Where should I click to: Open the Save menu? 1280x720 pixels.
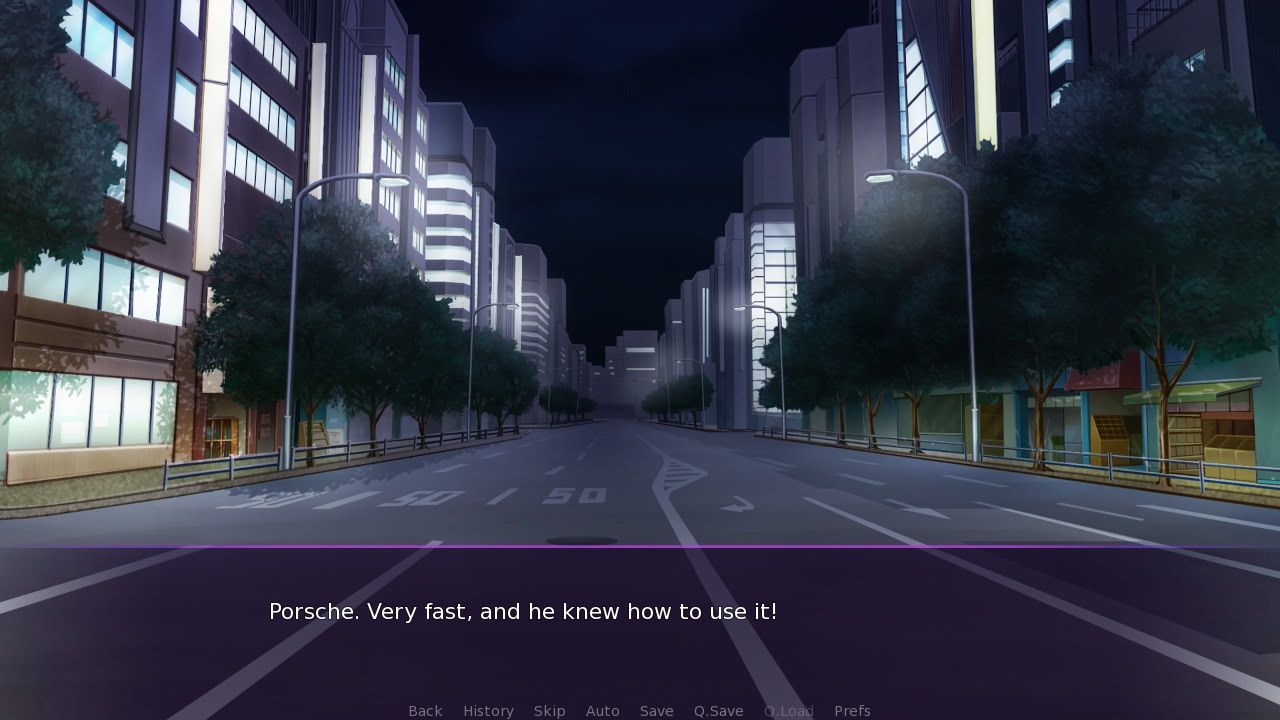pyautogui.click(x=656, y=711)
